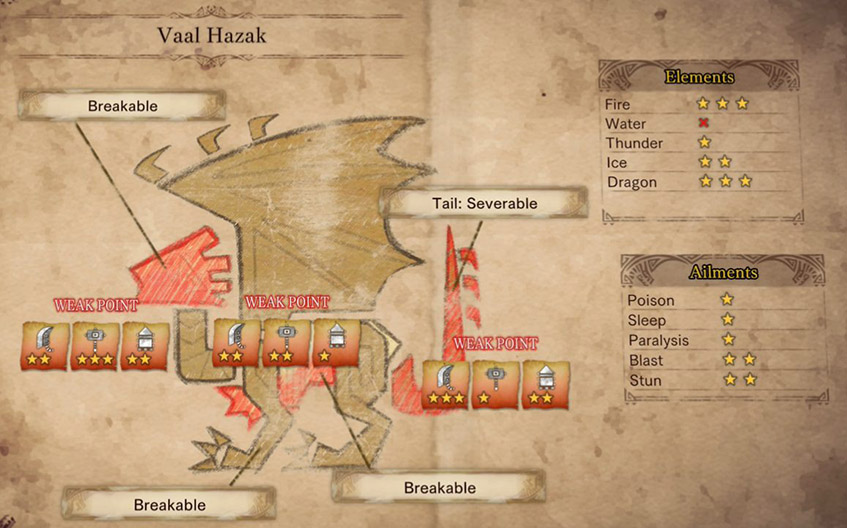Open the Elements panel header
This screenshot has height=528, width=847.
(699, 77)
